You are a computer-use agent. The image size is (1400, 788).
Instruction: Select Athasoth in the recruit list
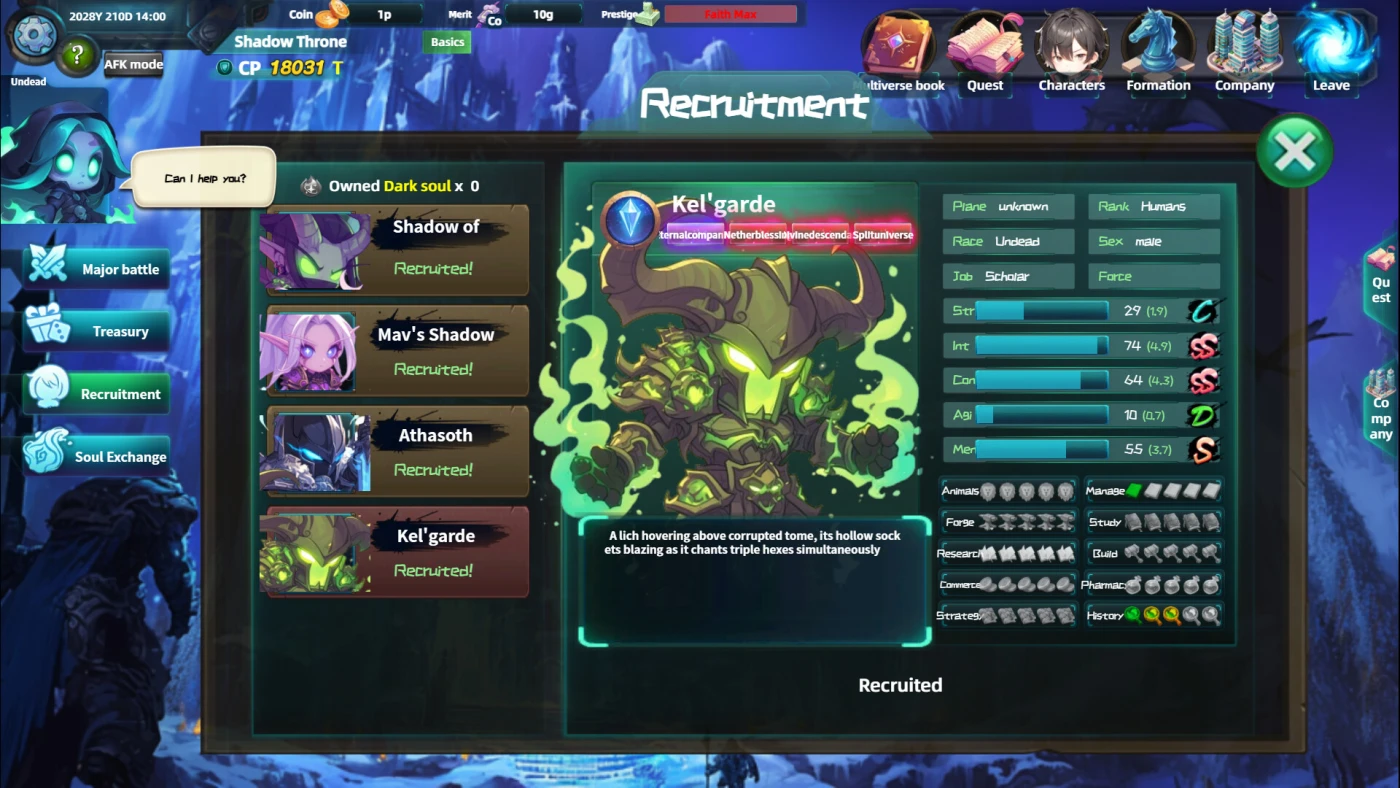[396, 451]
